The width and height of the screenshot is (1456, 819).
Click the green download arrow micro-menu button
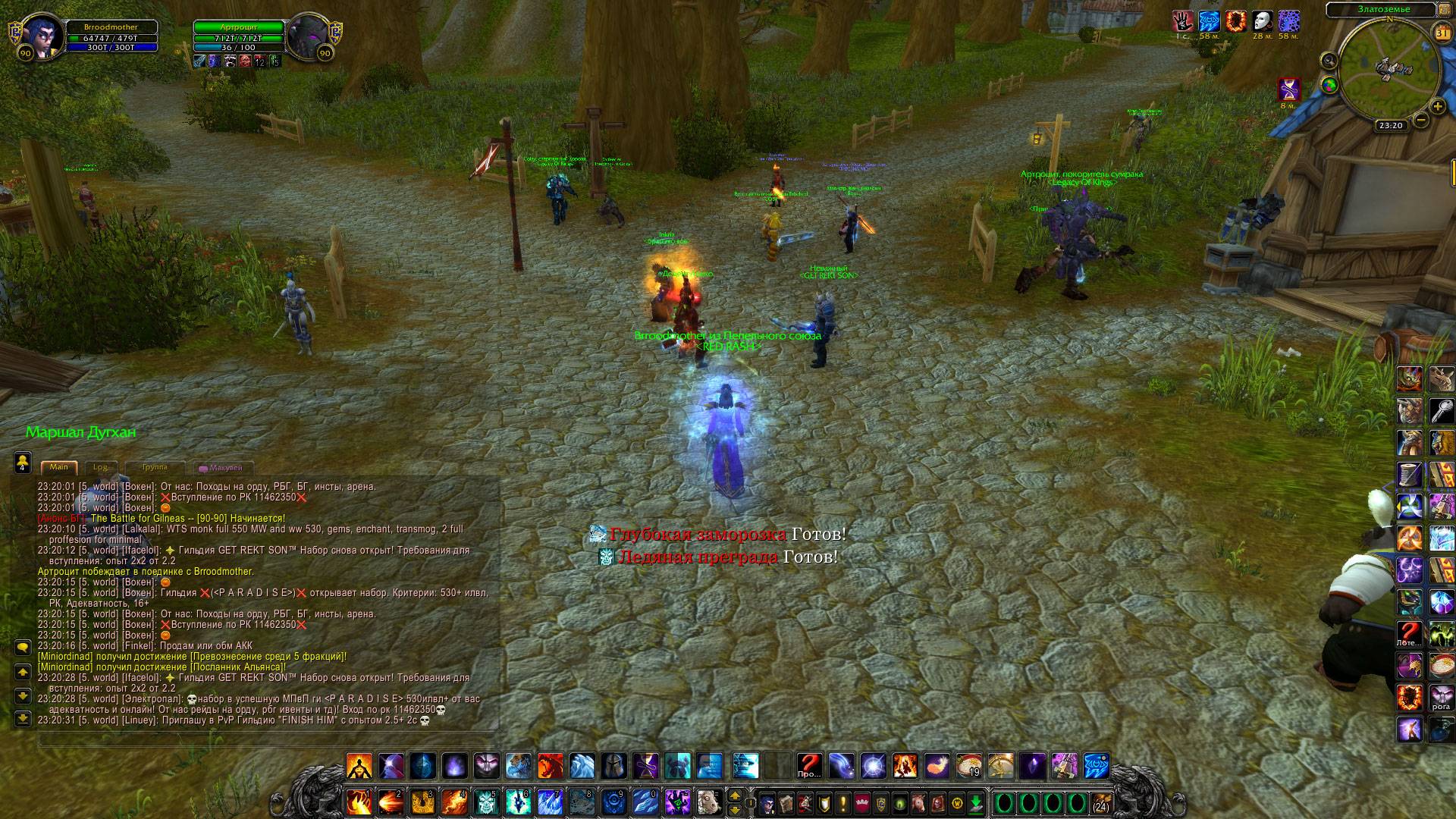[x=977, y=802]
